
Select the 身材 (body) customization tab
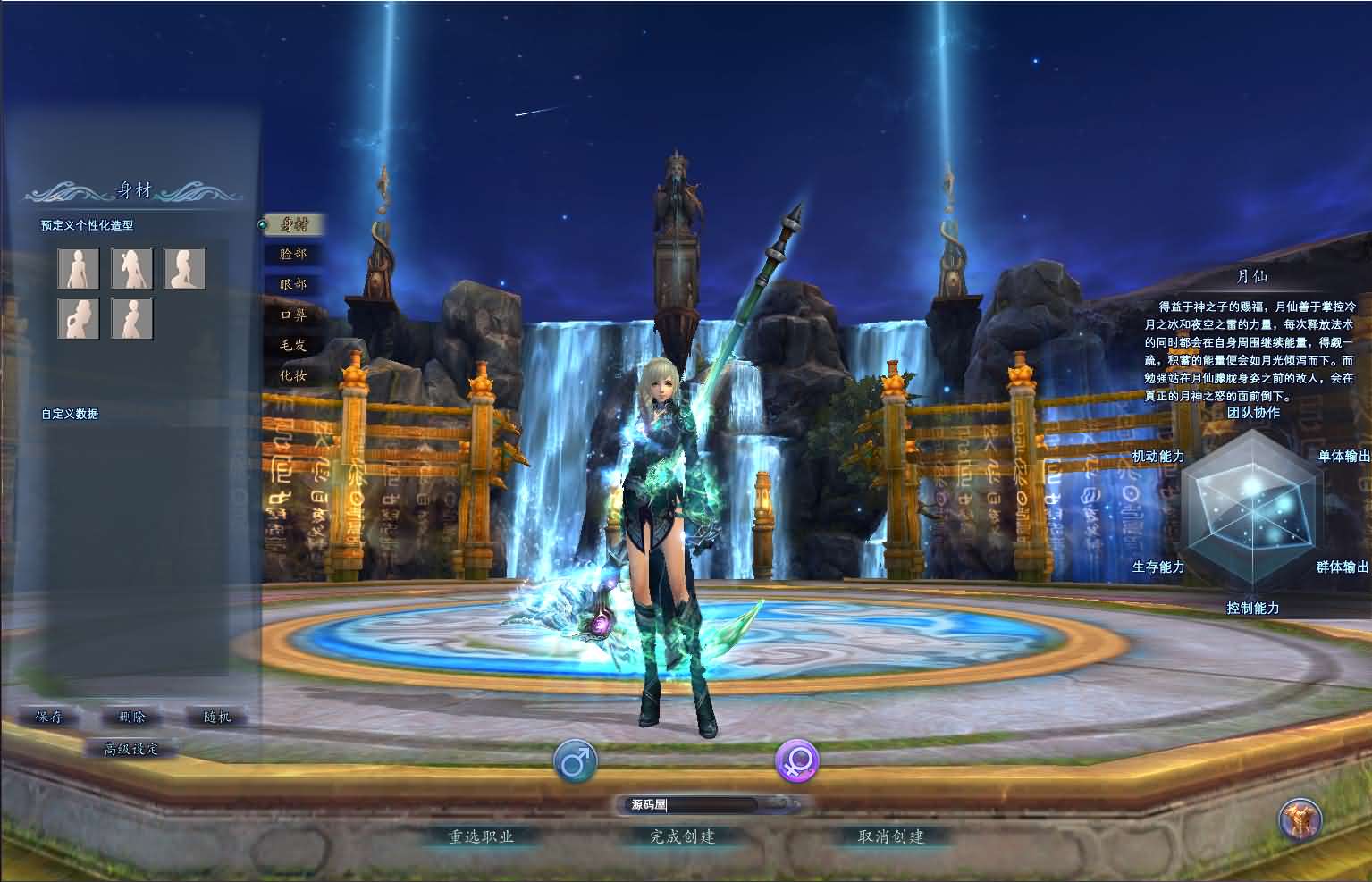coord(295,225)
